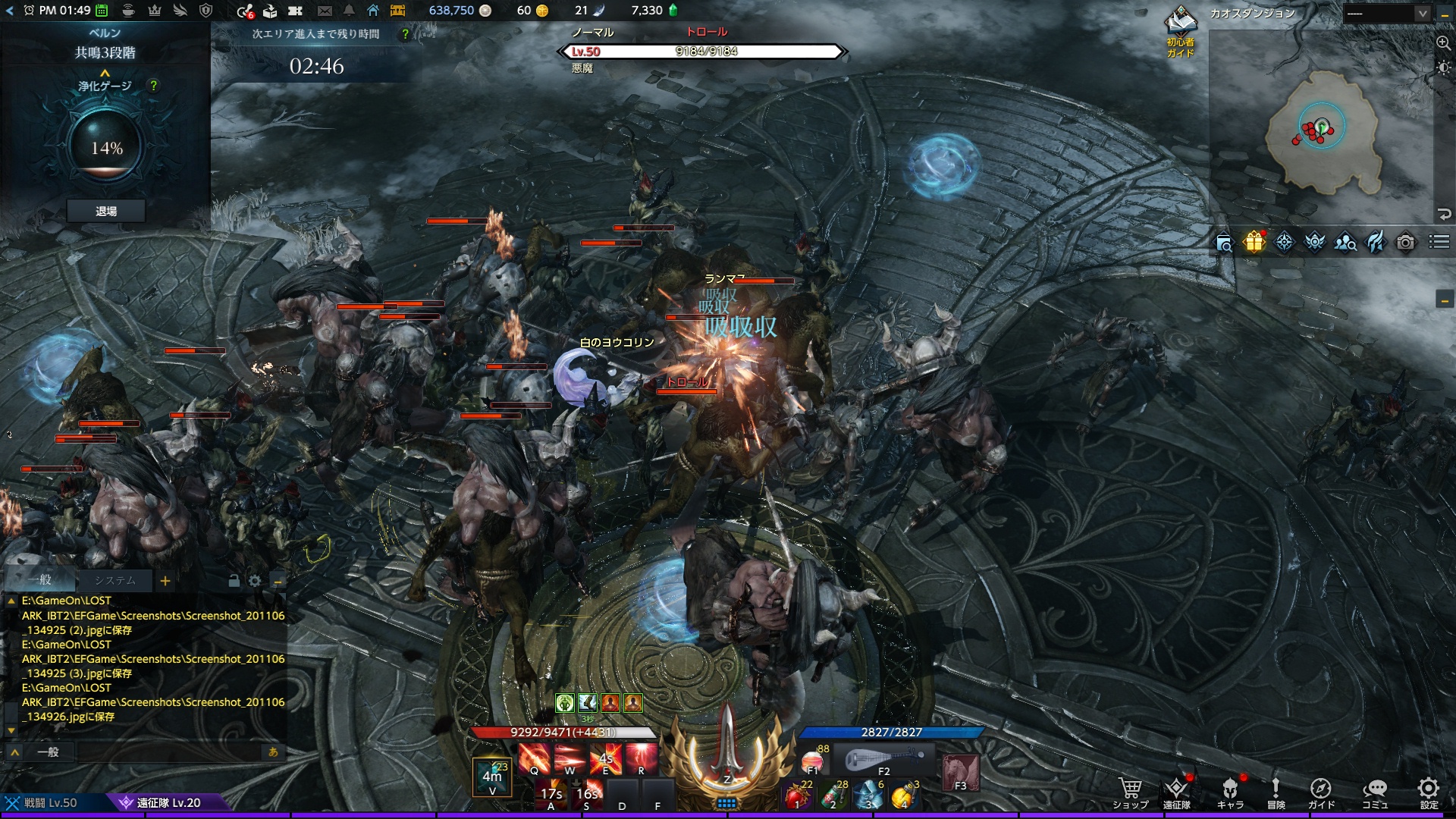Open the channel dropdown at top right
The height and width of the screenshot is (819, 1456).
(1386, 13)
